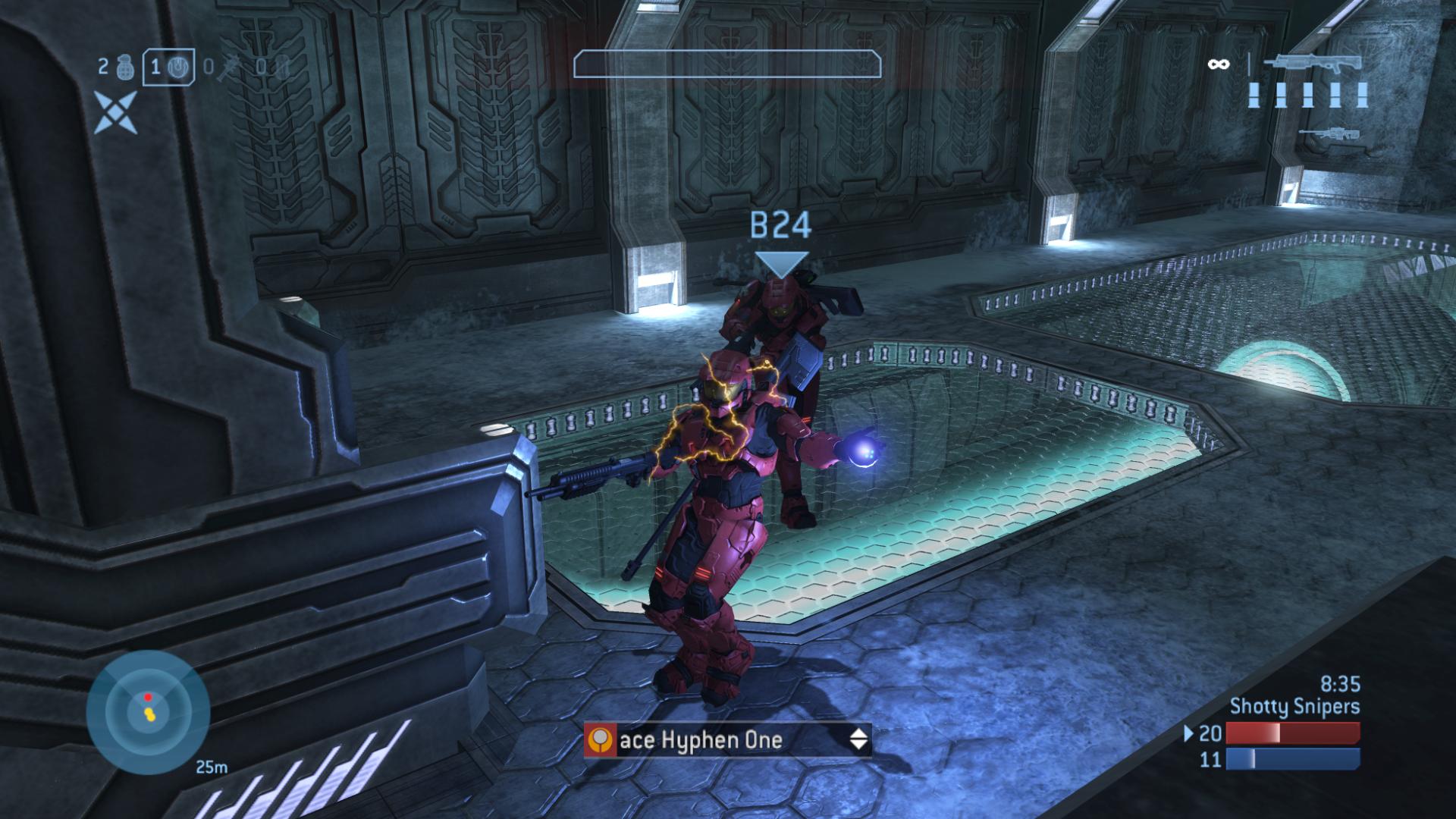Click the four-pointed equipment icon

pyautogui.click(x=116, y=112)
